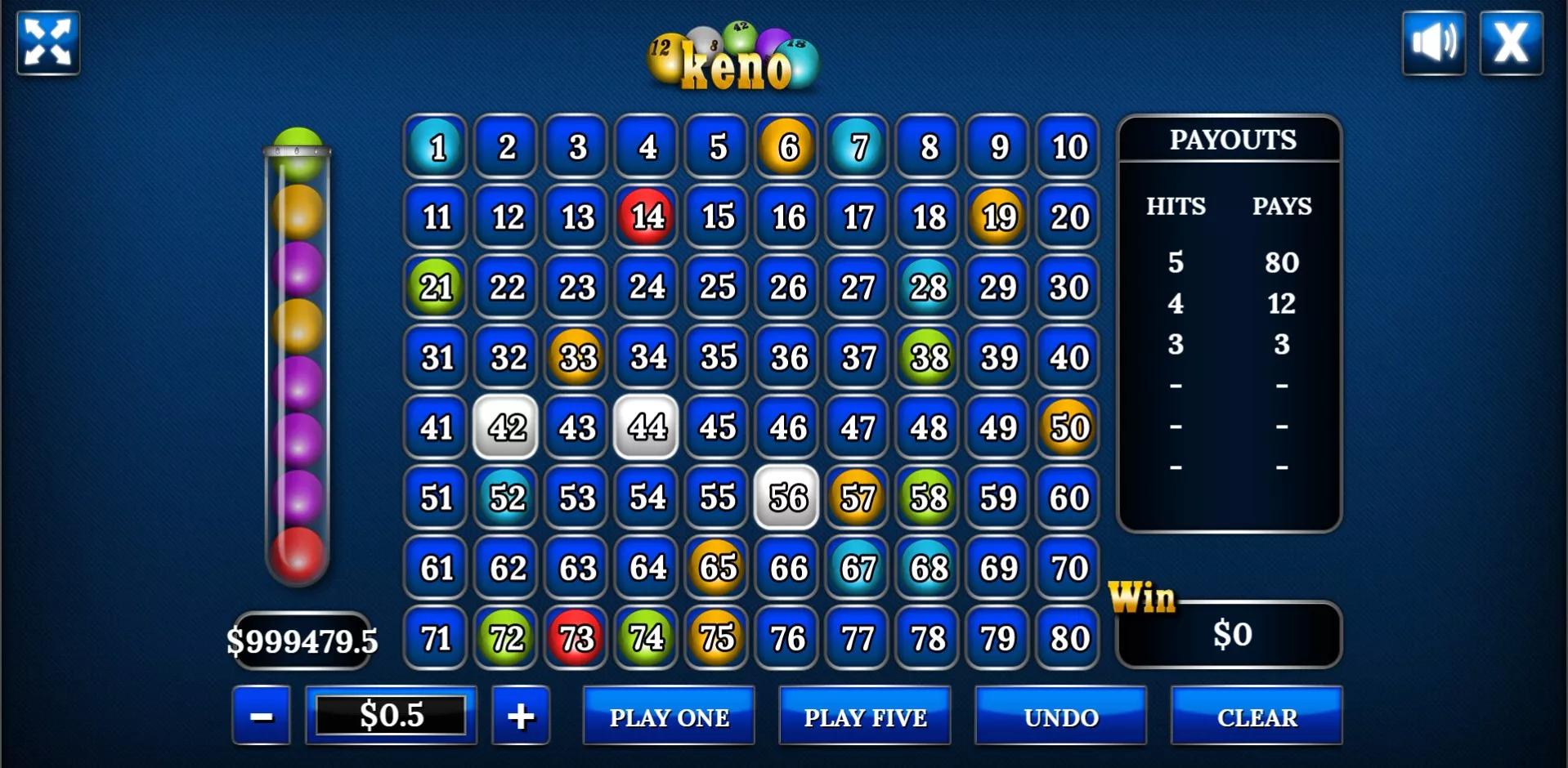The height and width of the screenshot is (768, 1568).
Task: Undo the last number pick
Action: pyautogui.click(x=1060, y=717)
